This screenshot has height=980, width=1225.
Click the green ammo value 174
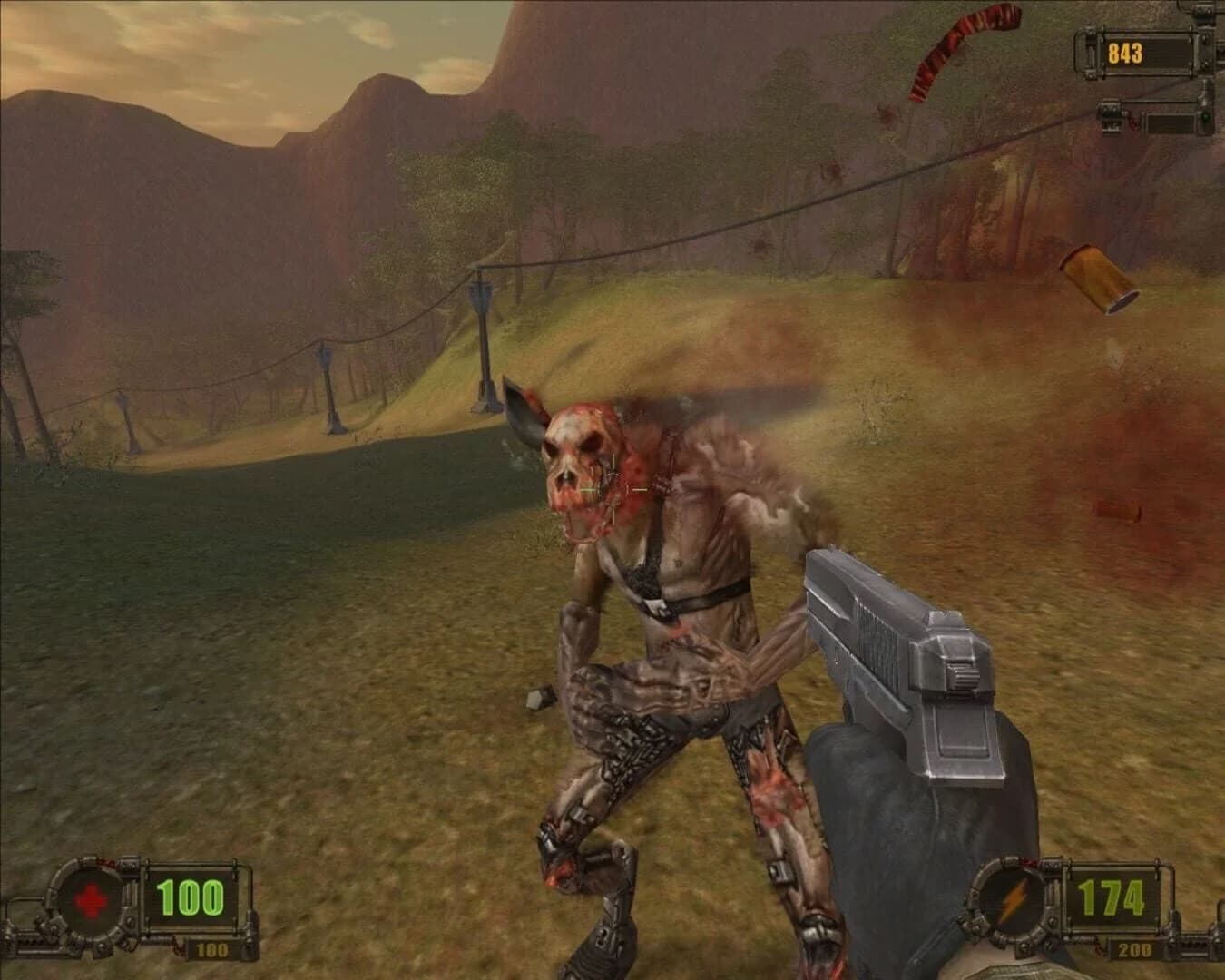click(1111, 897)
